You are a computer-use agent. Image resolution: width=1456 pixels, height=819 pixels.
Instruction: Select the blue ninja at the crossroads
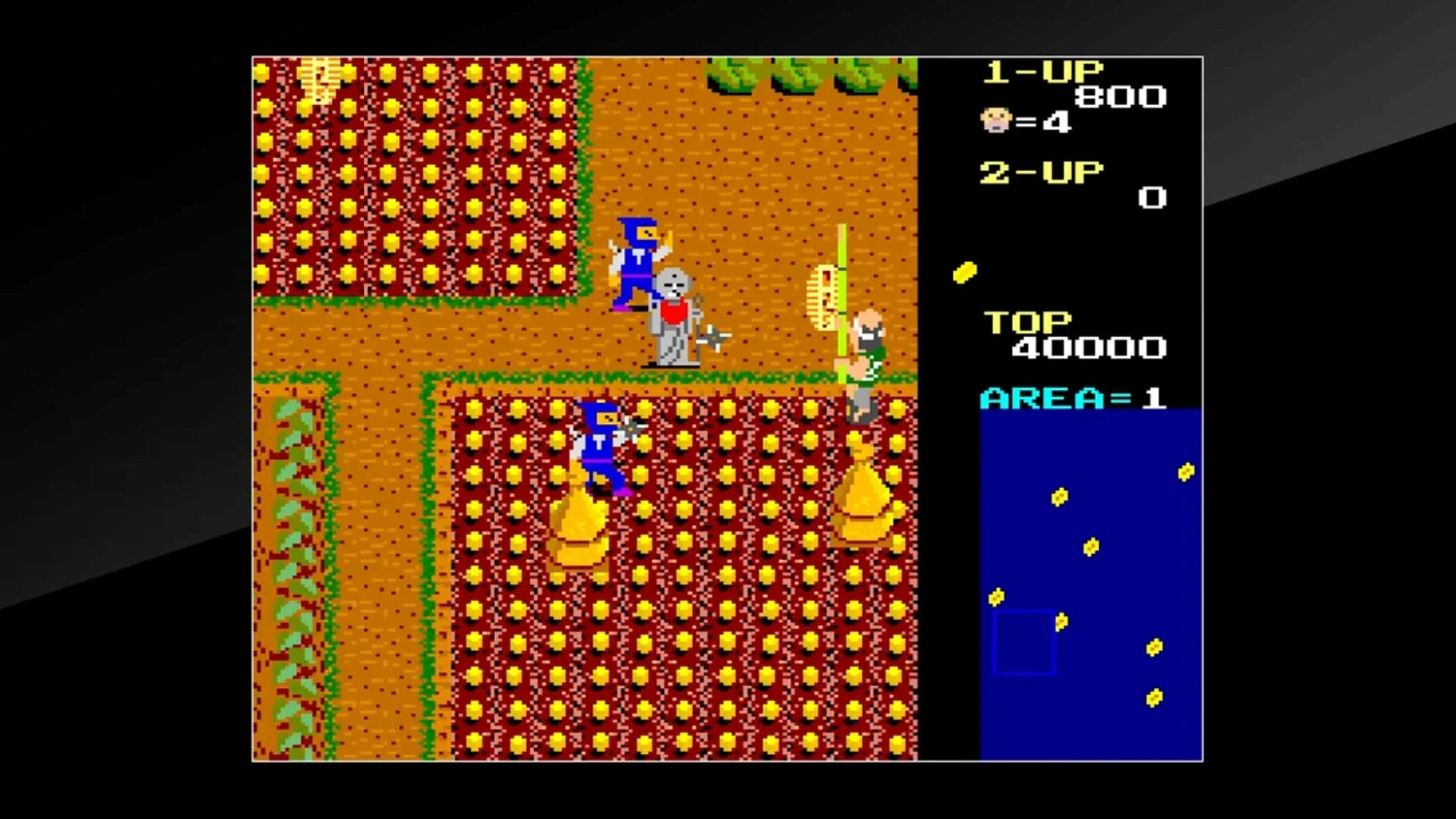click(x=636, y=262)
